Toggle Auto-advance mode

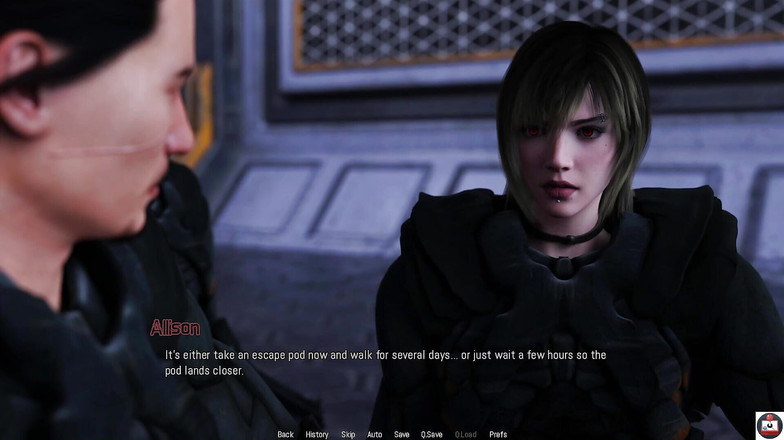point(374,434)
